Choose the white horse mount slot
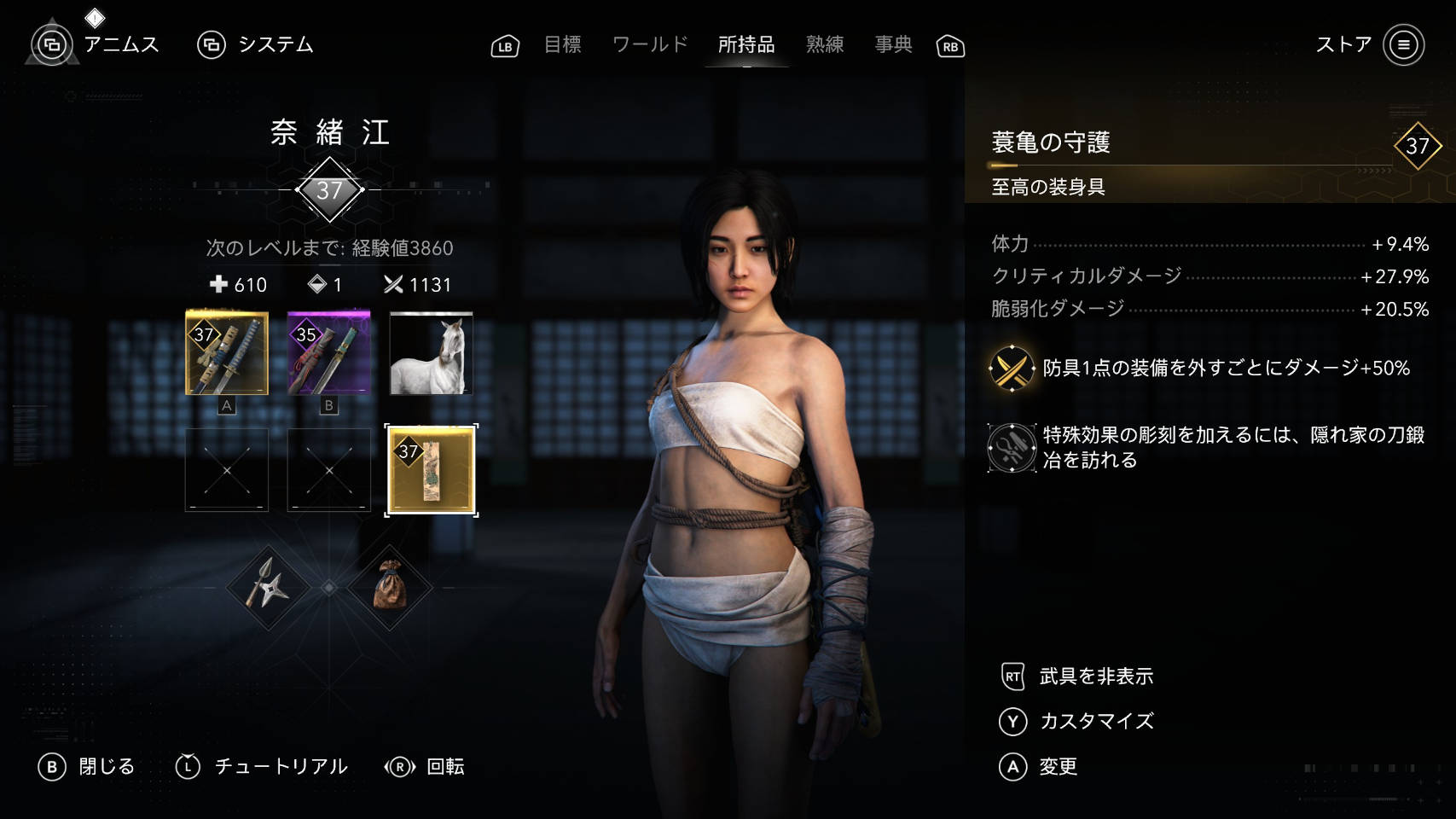This screenshot has height=819, width=1456. (431, 353)
